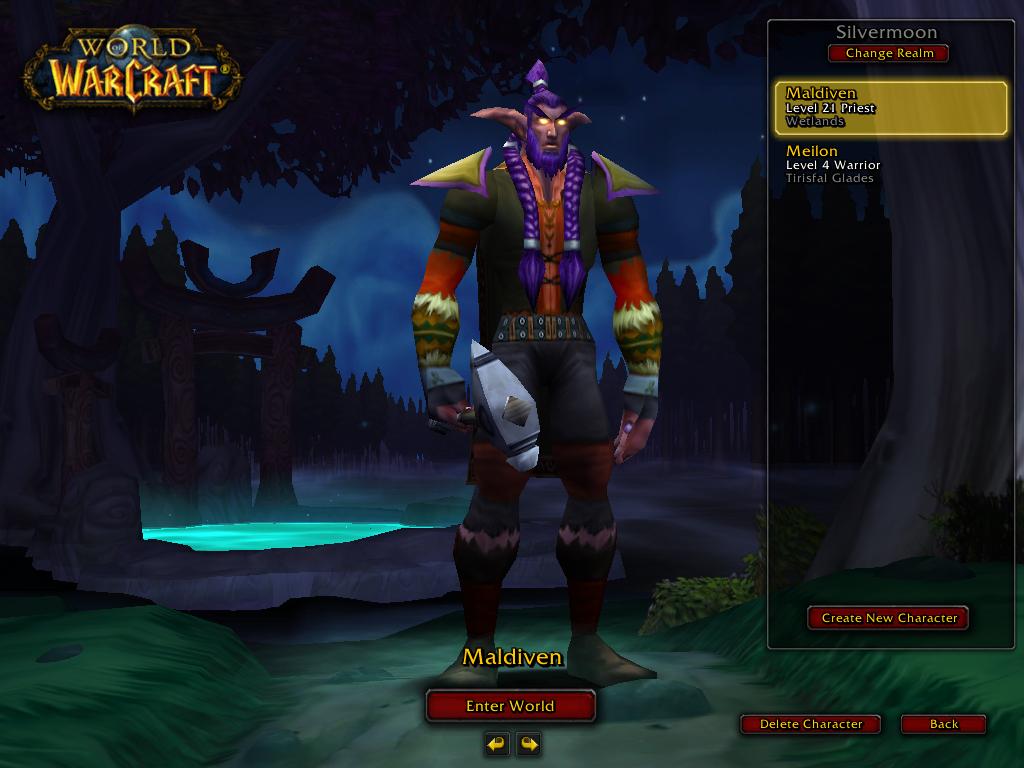Click the Delete Character button

pos(810,724)
